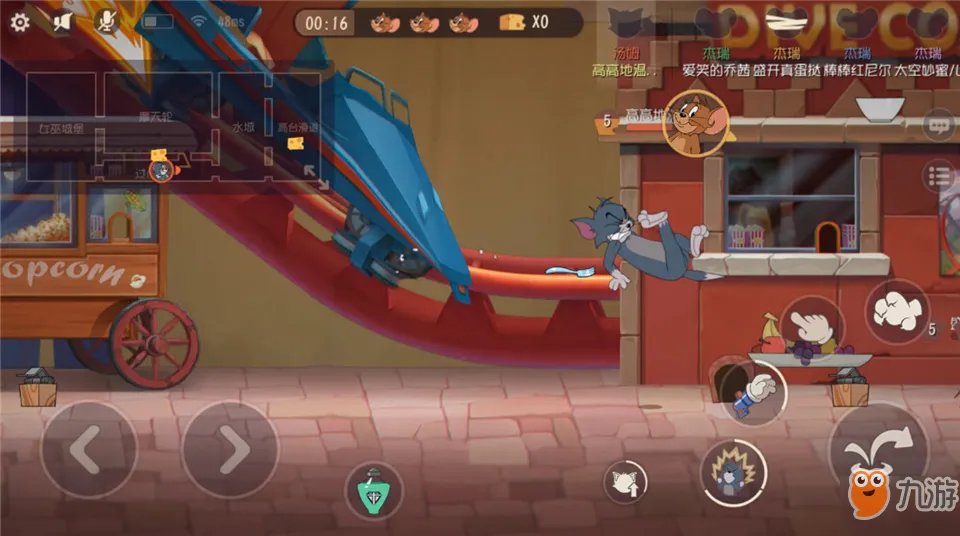The image size is (960, 536).
Task: Expand the minimap with the arrows icon
Action: pyautogui.click(x=314, y=176)
